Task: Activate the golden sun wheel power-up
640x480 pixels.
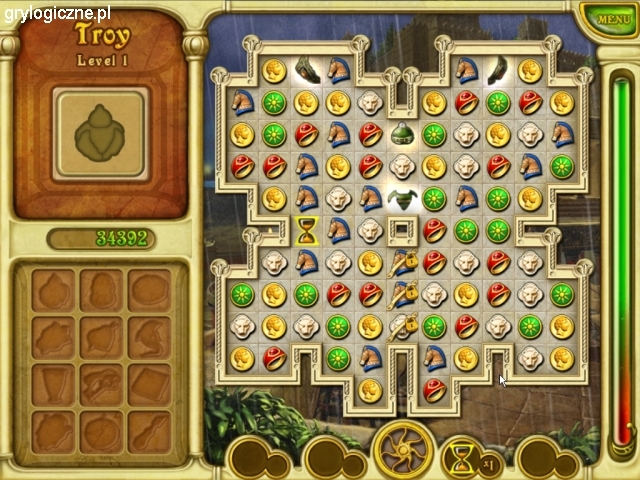Action: [x=403, y=451]
